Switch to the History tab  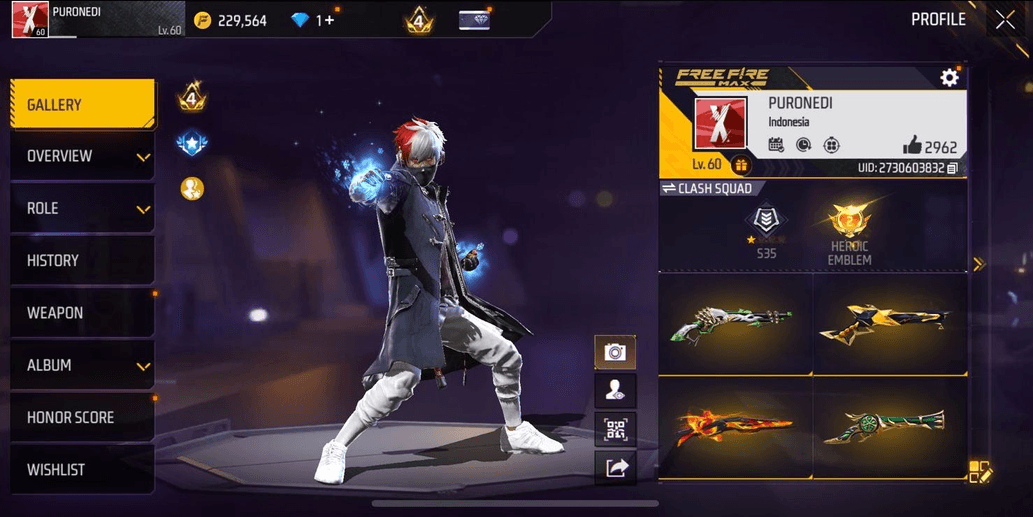tap(82, 261)
